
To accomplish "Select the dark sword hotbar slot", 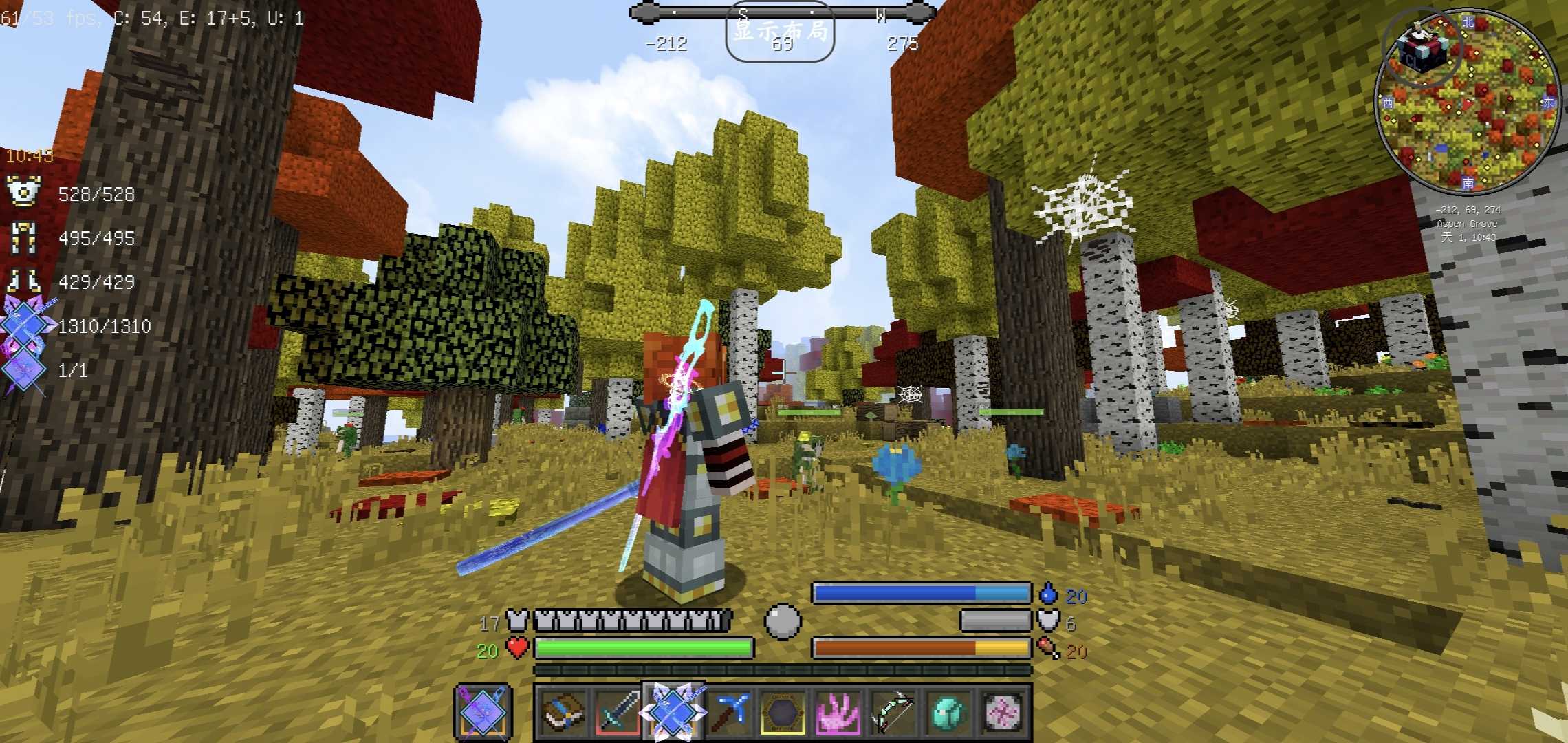I will pyautogui.click(x=616, y=712).
